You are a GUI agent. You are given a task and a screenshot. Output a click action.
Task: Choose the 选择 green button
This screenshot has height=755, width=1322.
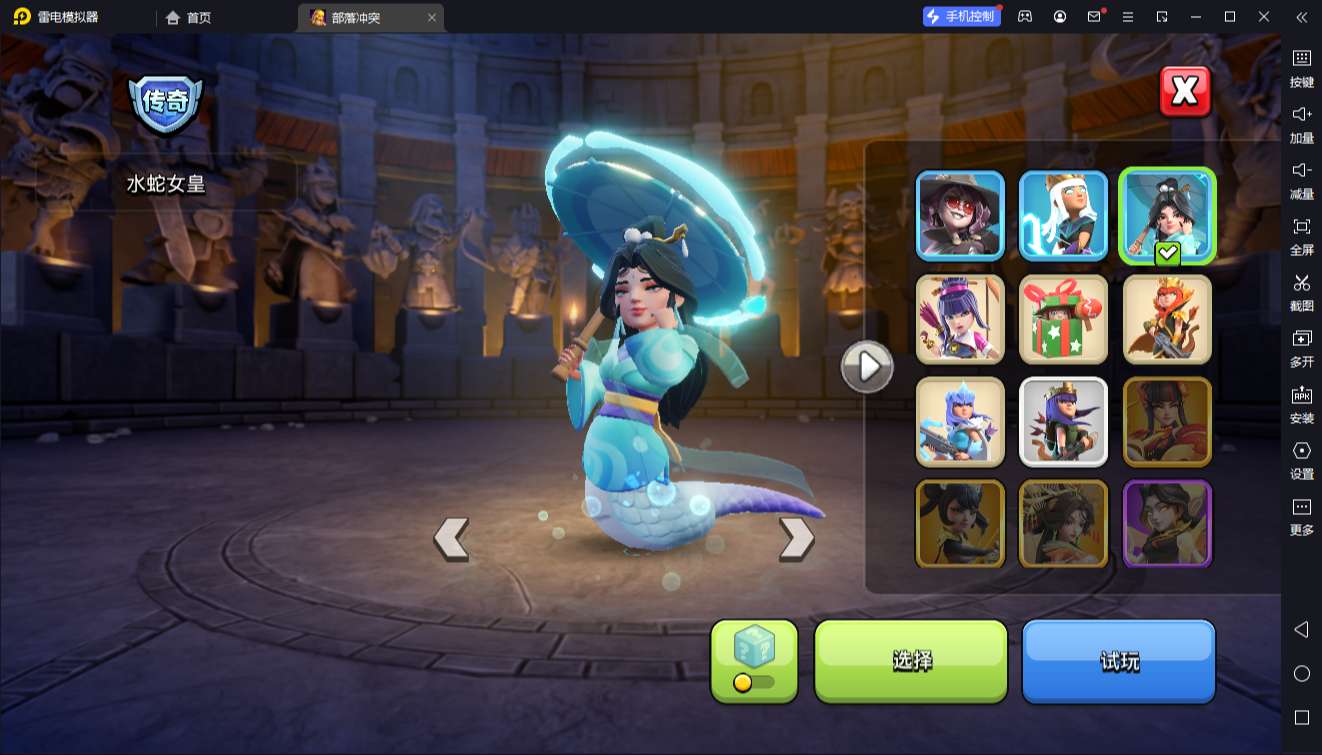(911, 660)
